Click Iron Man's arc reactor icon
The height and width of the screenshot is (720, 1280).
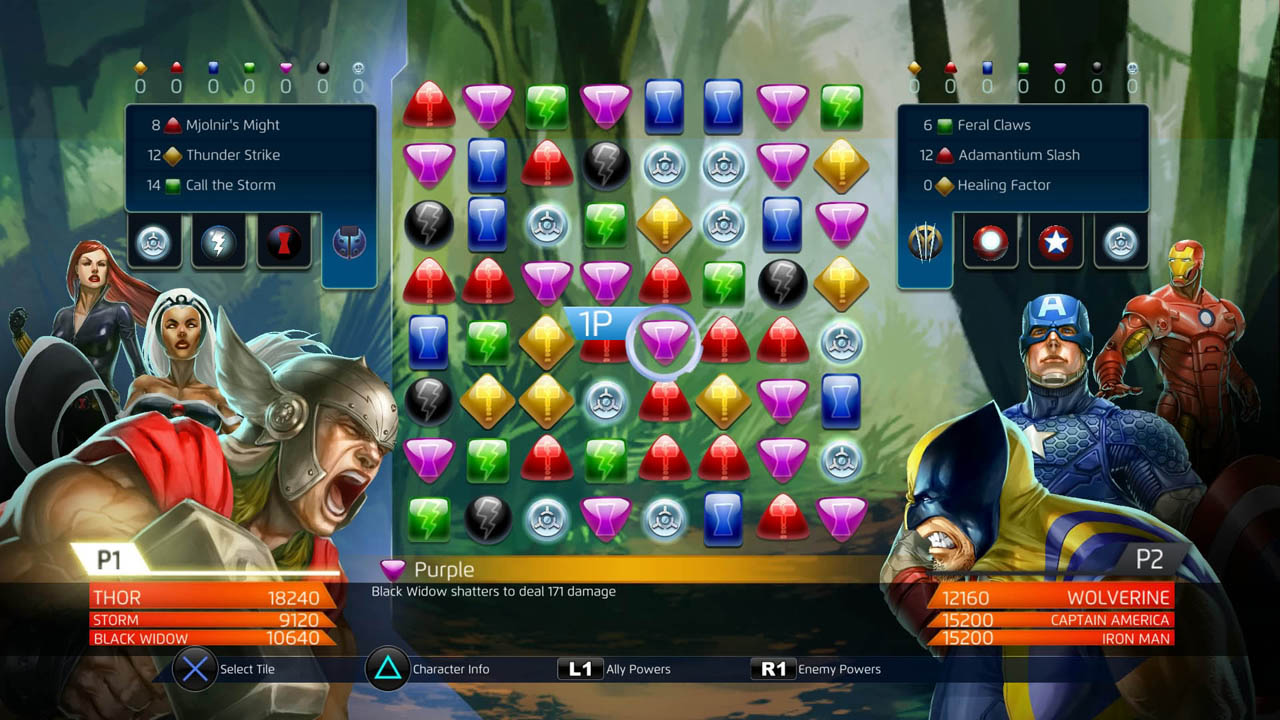tap(990, 240)
